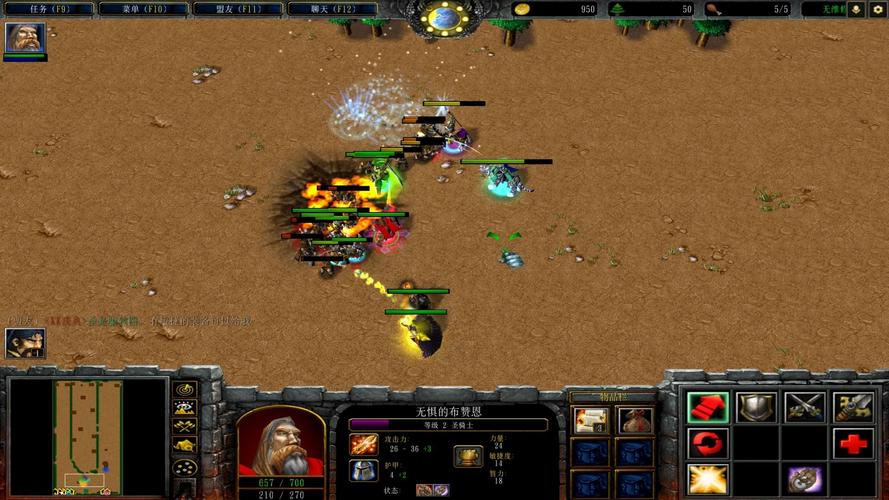Open hero skills with the red cross

click(x=852, y=443)
